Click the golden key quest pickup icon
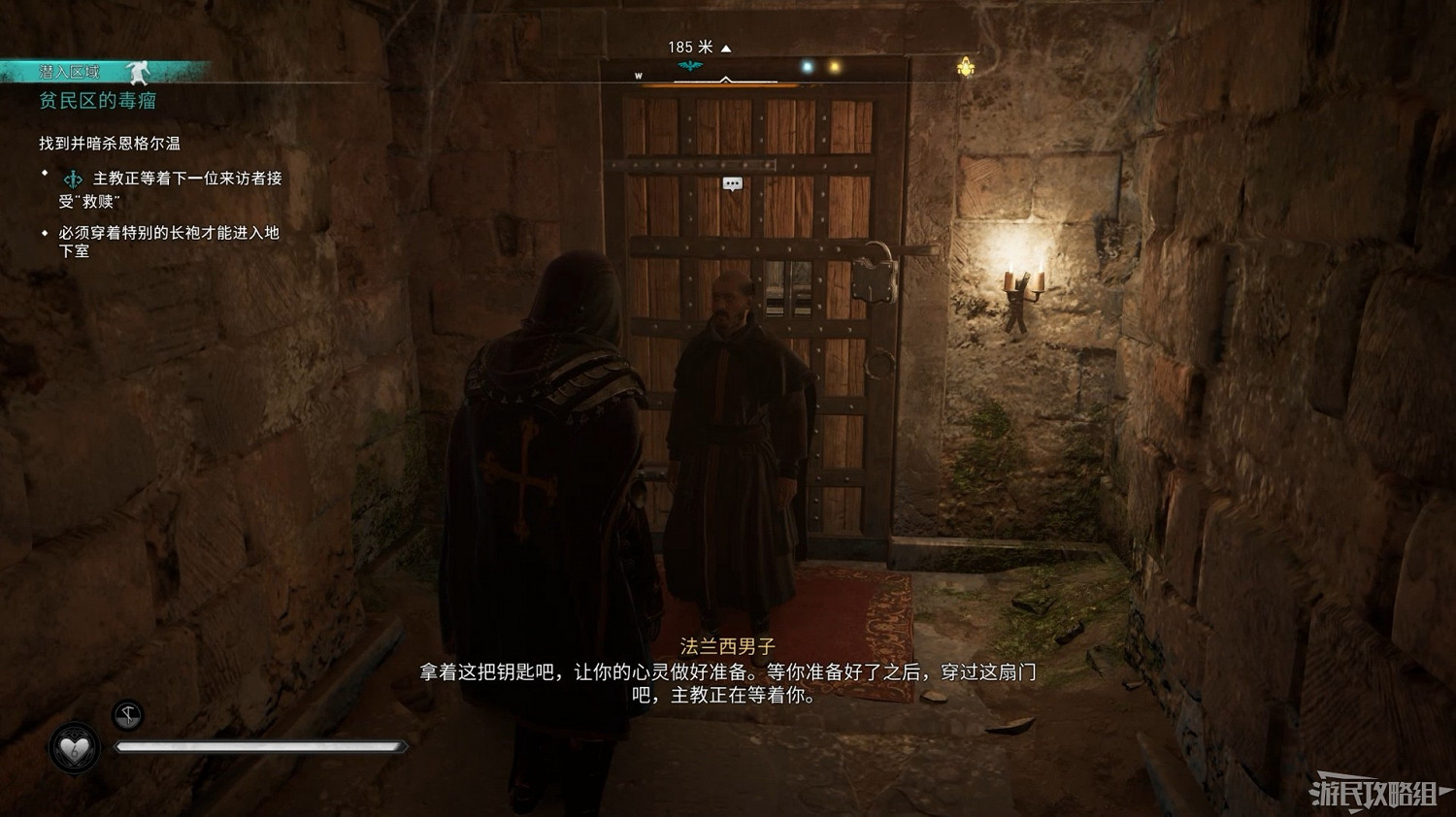 point(966,68)
